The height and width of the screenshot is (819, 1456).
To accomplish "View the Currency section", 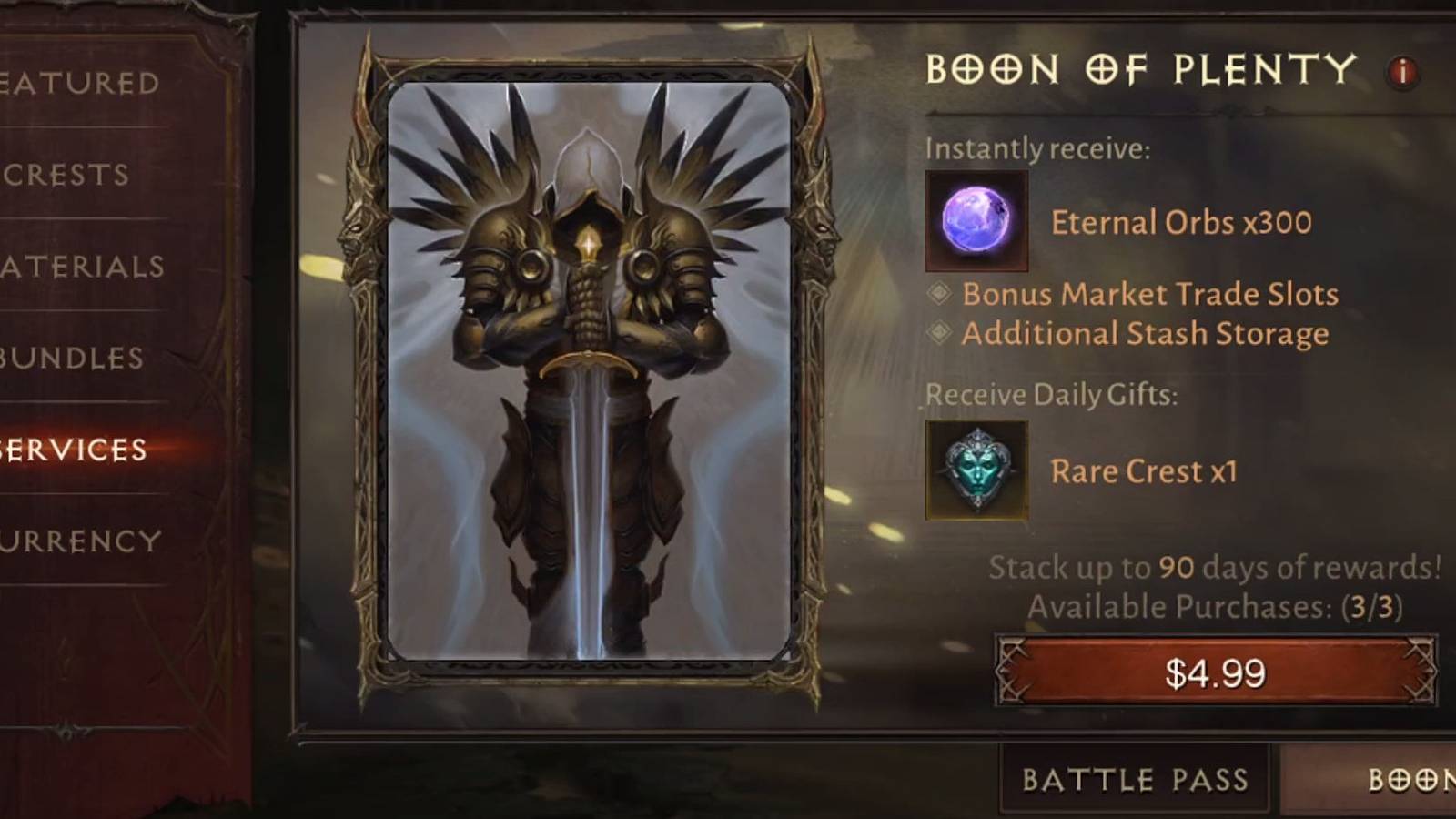I will (x=73, y=541).
